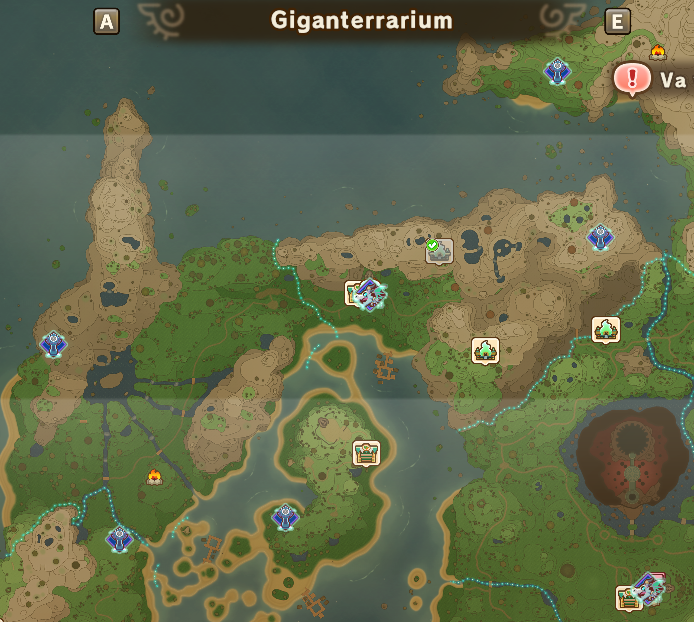
Task: Choose the treasure chest marker on the central island
Action: (x=366, y=452)
